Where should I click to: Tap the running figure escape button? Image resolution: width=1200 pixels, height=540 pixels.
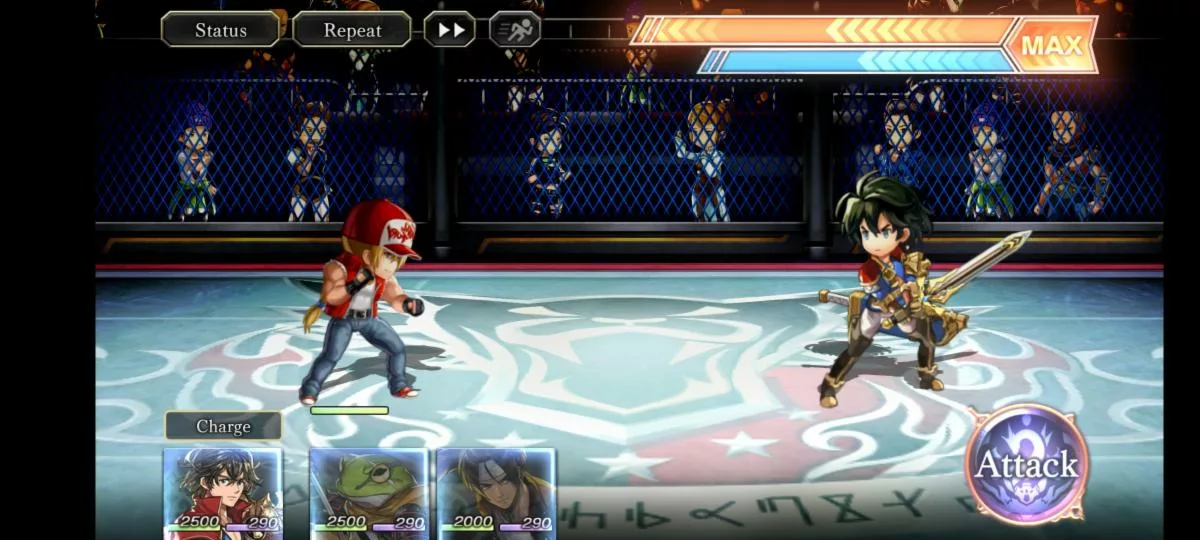click(515, 30)
